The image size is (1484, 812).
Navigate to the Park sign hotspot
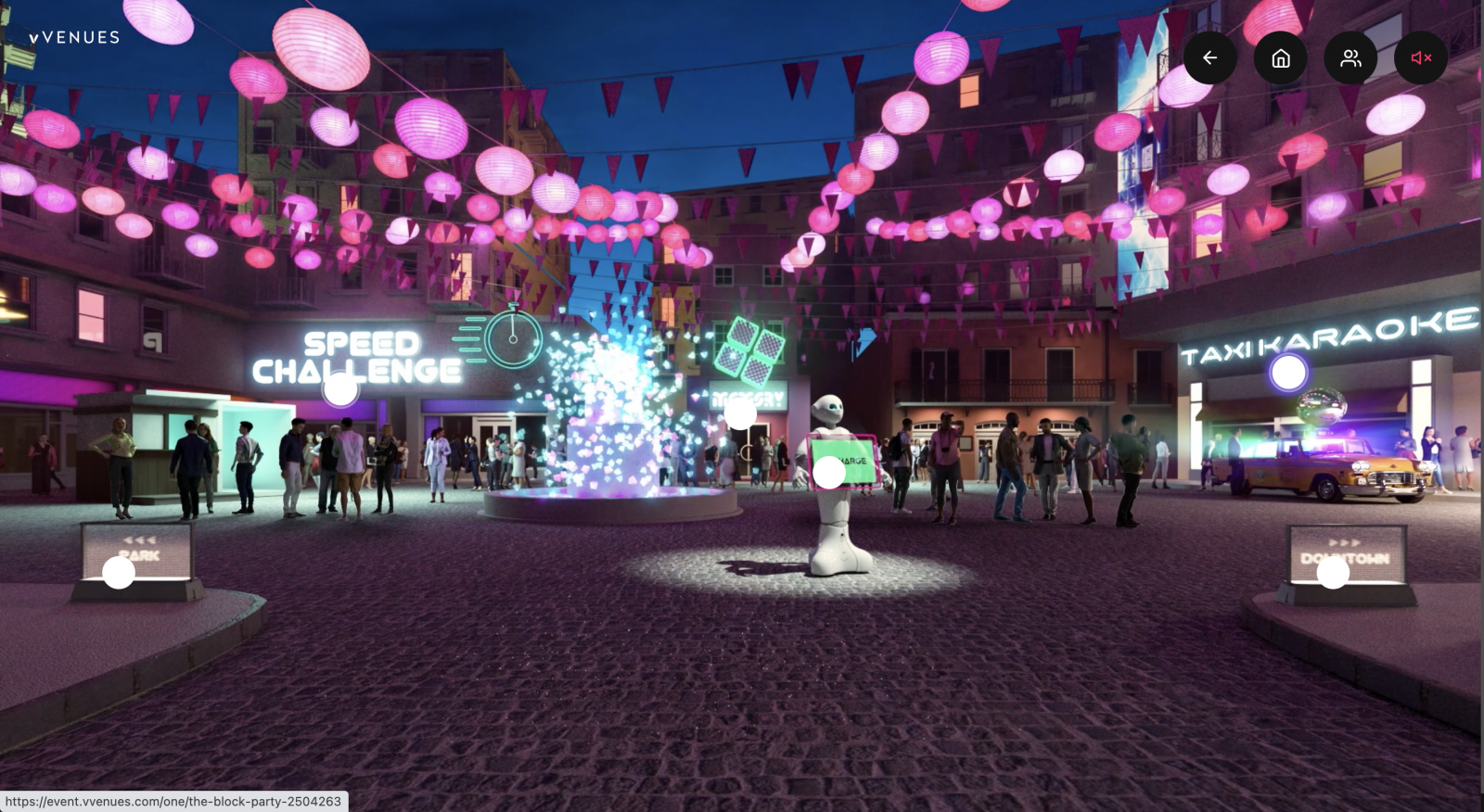(119, 572)
